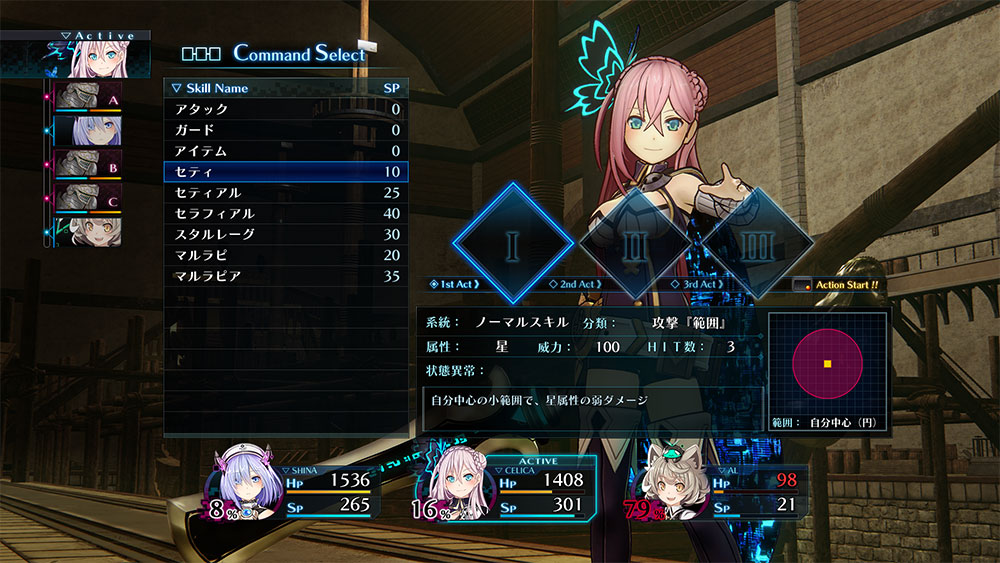Viewport: 1000px width, 563px height.
Task: Choose the マルラピ skill
Action: (284, 255)
